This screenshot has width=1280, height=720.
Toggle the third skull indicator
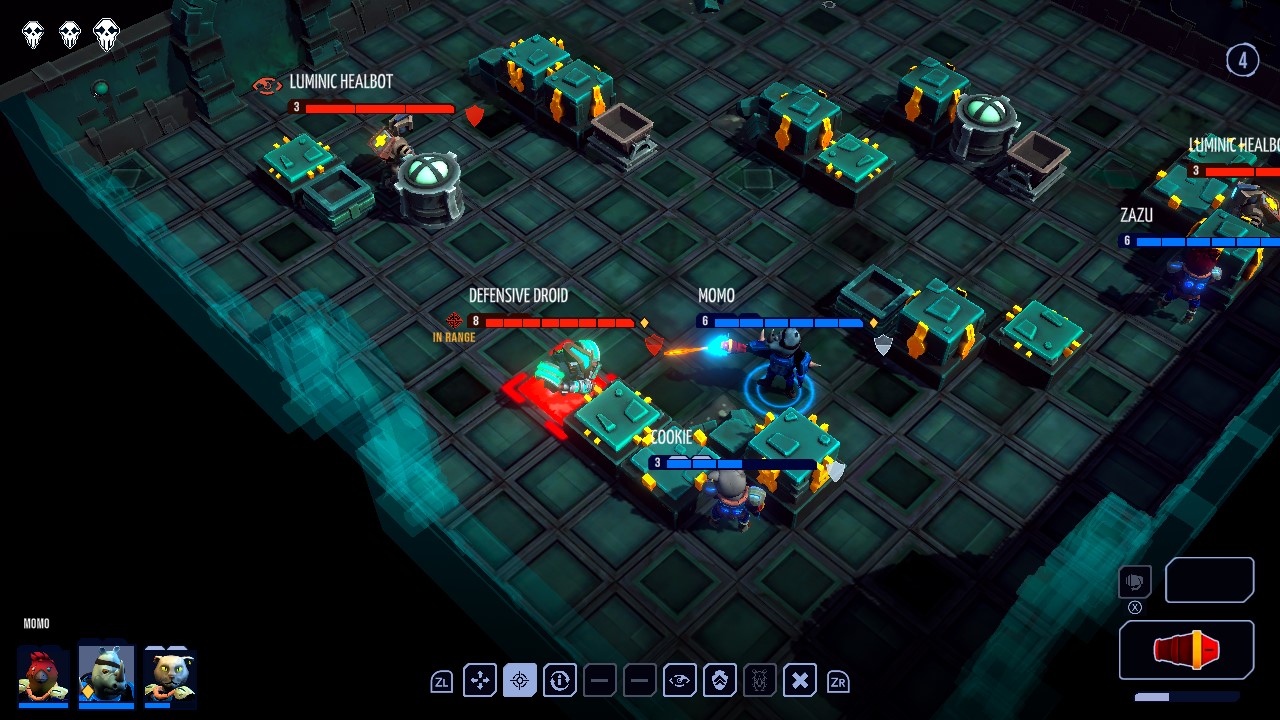(104, 32)
